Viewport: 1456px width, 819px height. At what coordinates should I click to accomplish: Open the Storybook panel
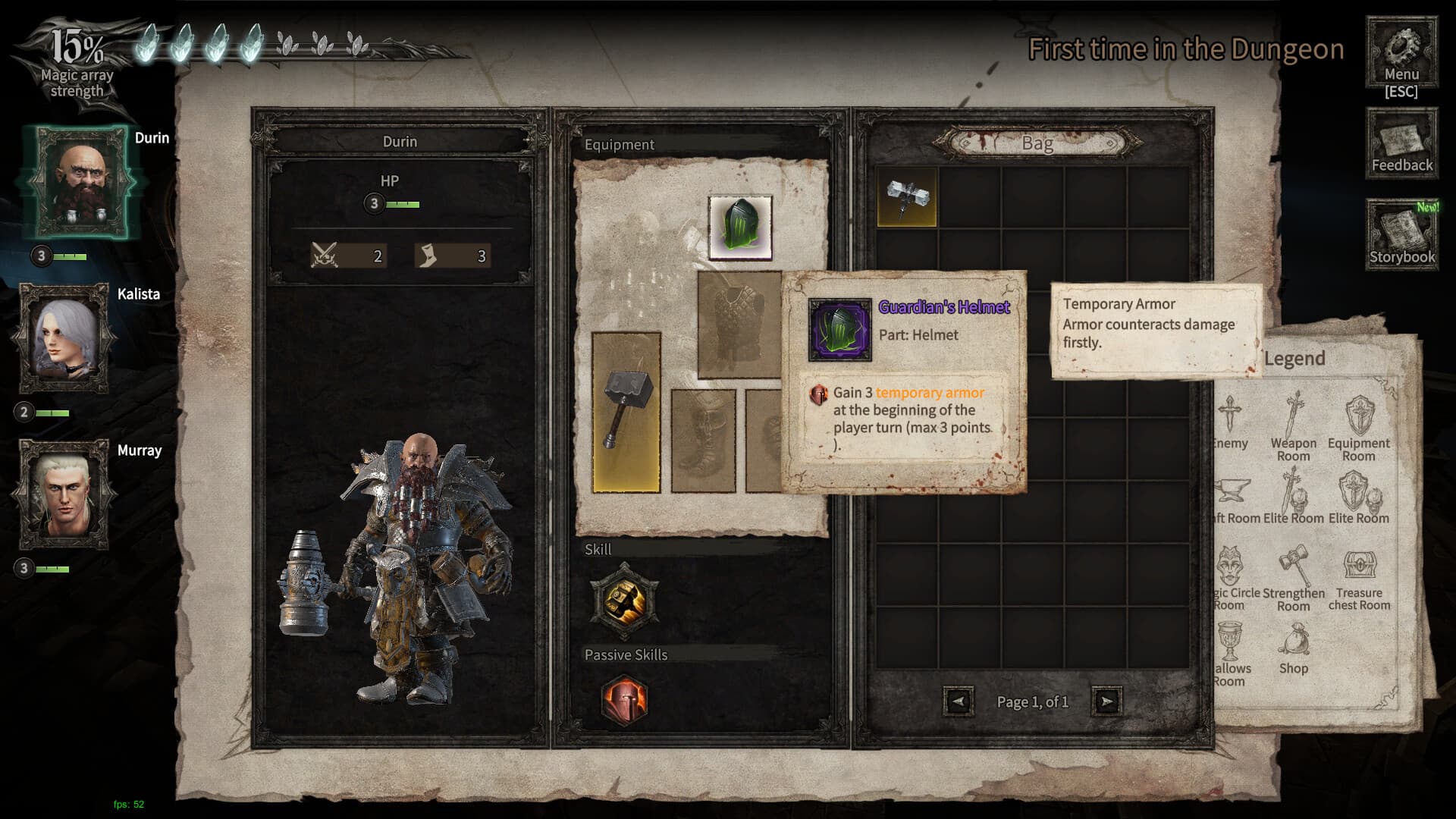pos(1401,233)
